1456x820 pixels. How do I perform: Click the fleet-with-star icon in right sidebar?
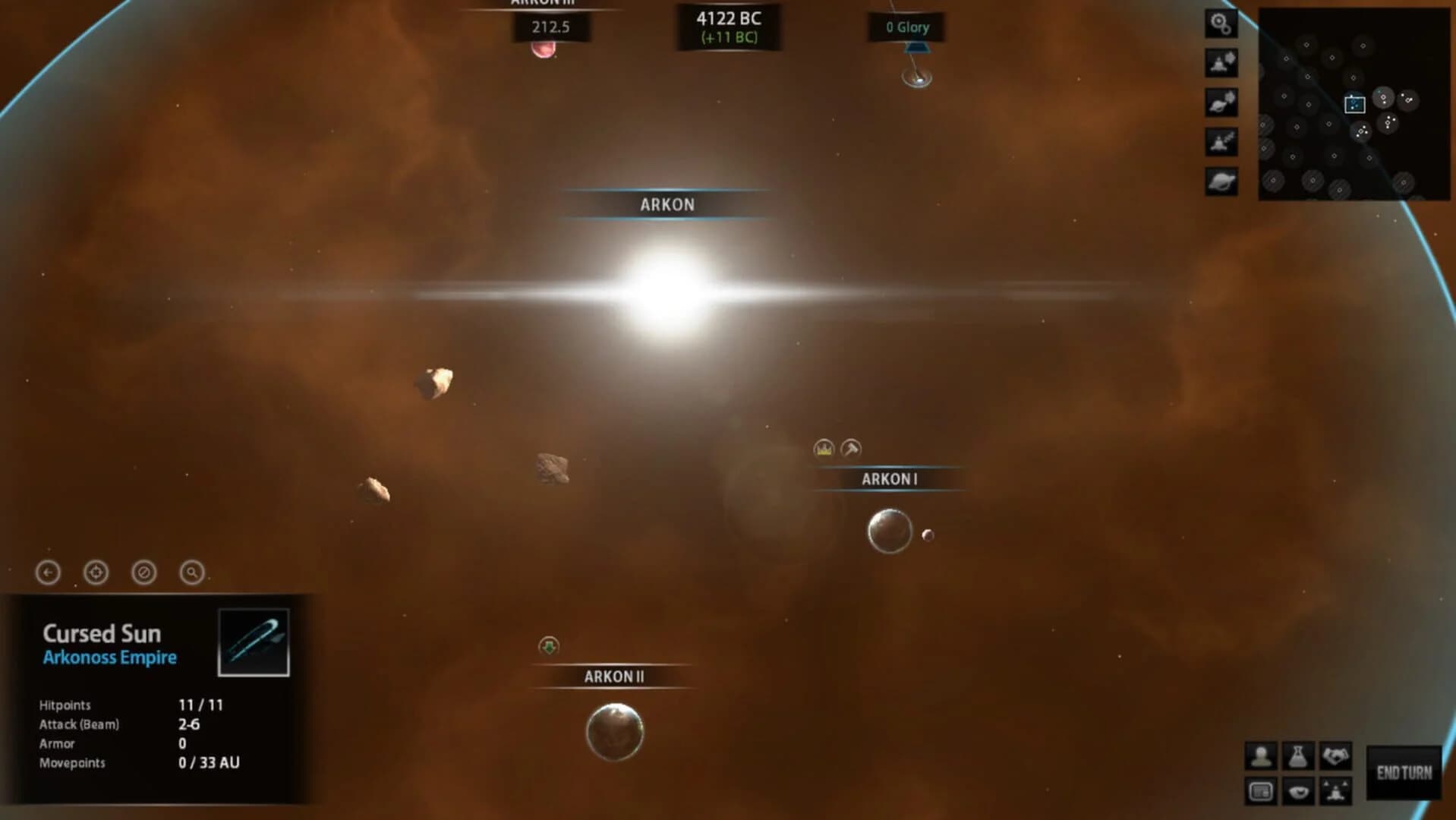[1221, 61]
